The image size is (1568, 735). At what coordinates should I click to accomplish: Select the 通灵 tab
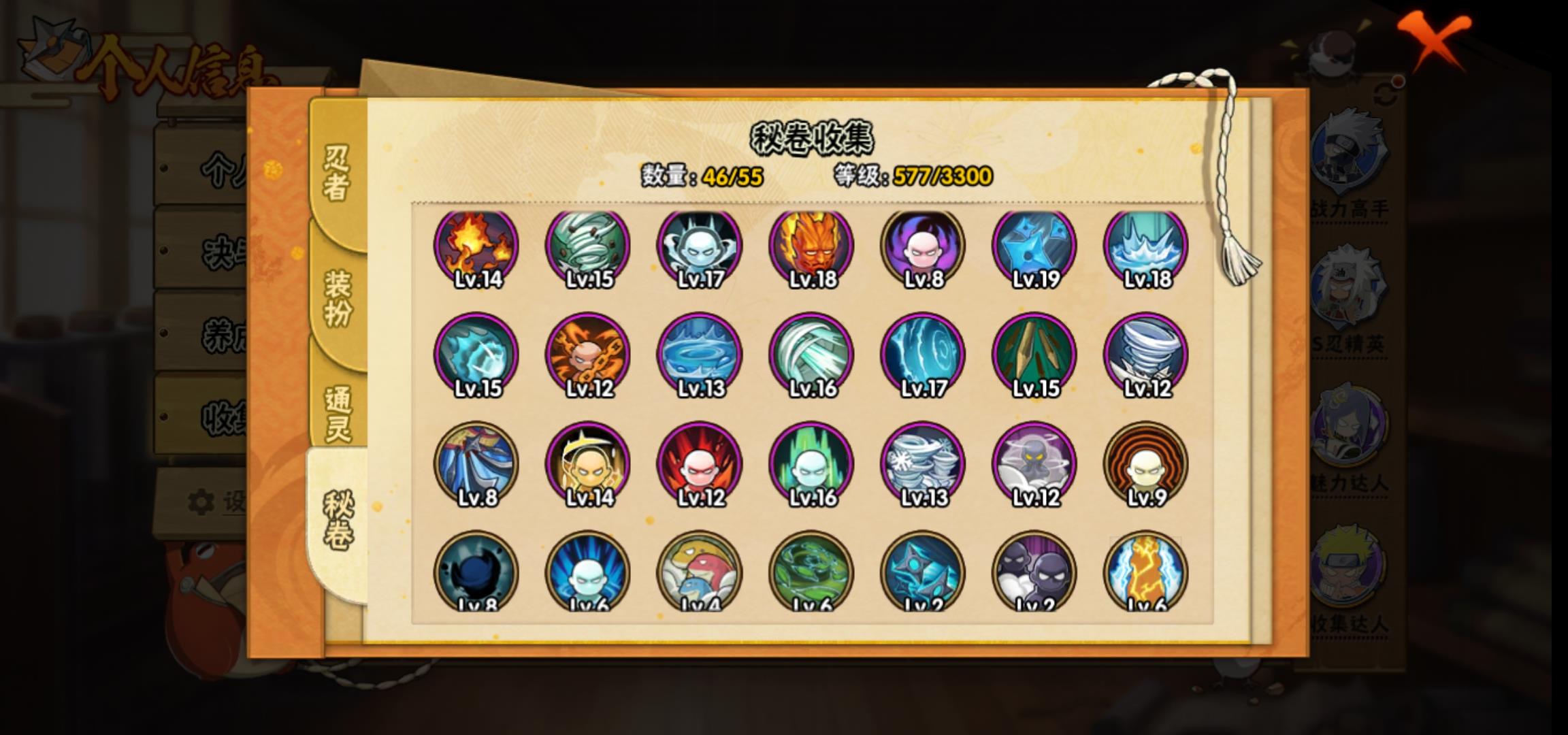(x=338, y=414)
